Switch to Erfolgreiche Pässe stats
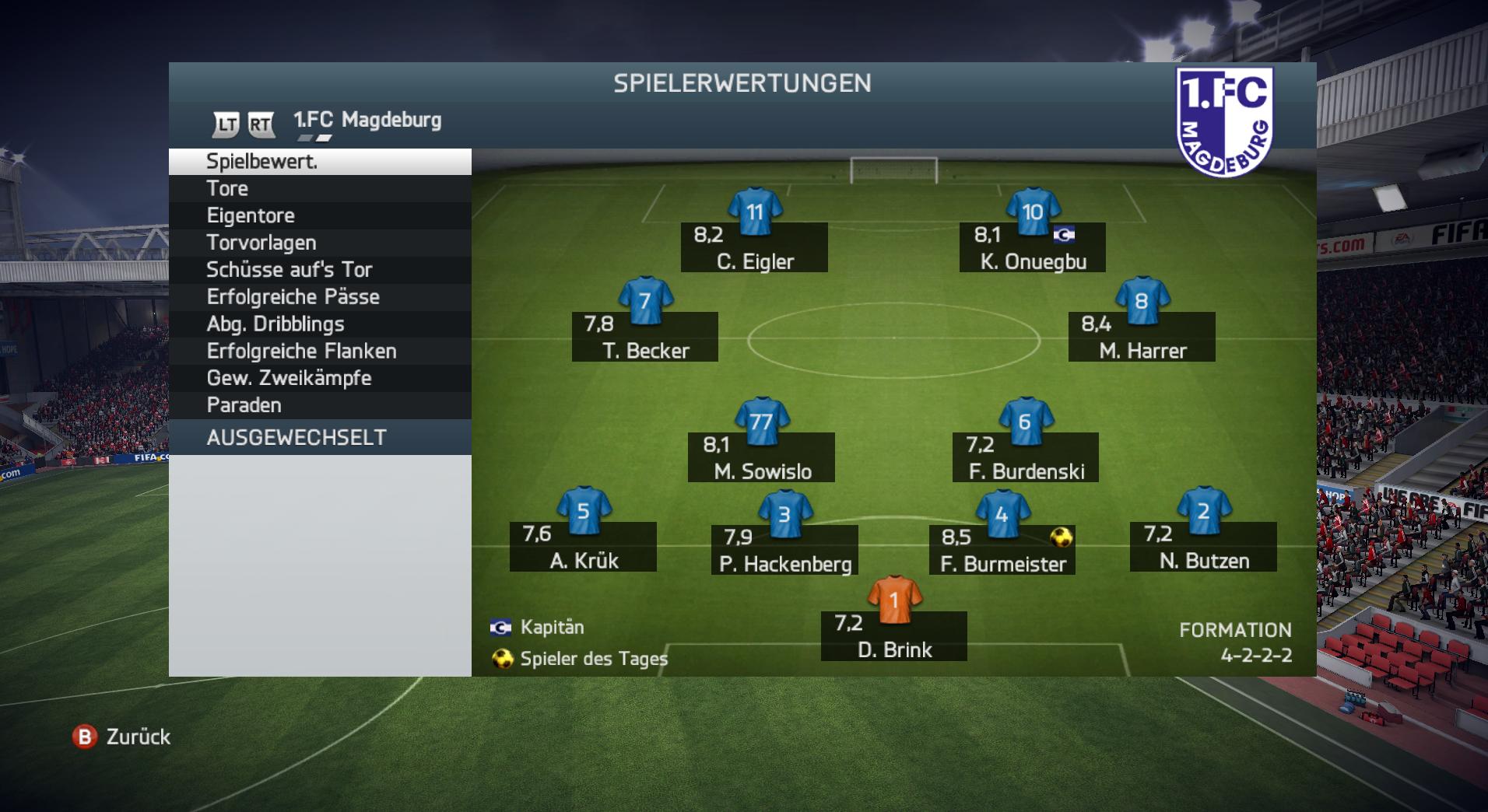Viewport: 1488px width, 812px height. coord(319,297)
